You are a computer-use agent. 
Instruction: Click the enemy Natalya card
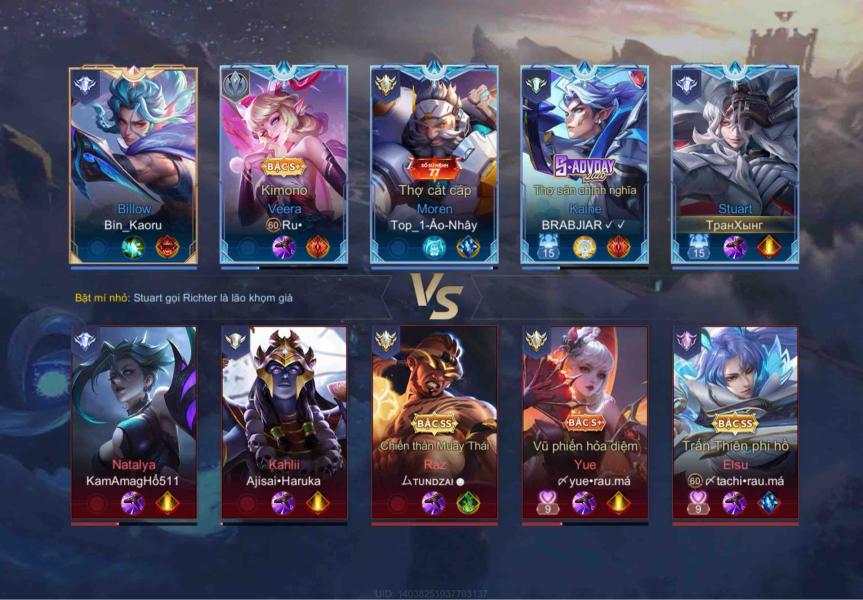[133, 420]
